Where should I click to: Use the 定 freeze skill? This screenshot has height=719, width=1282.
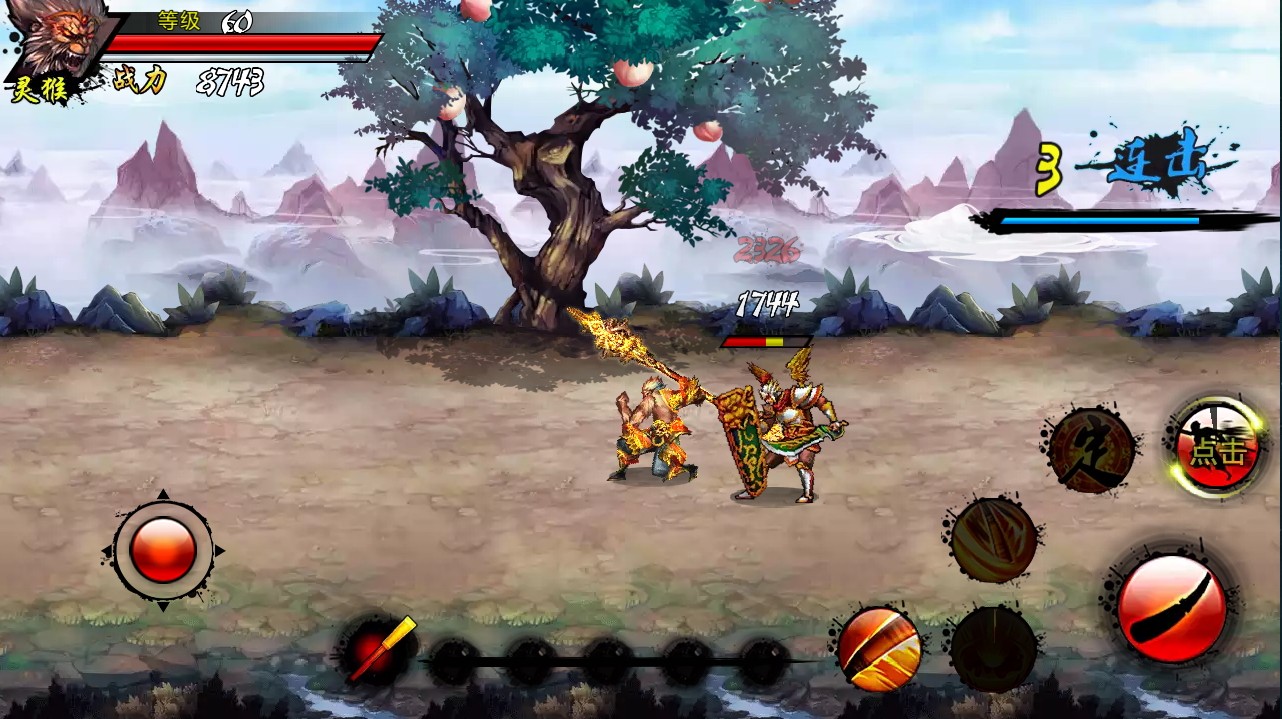coord(1091,450)
